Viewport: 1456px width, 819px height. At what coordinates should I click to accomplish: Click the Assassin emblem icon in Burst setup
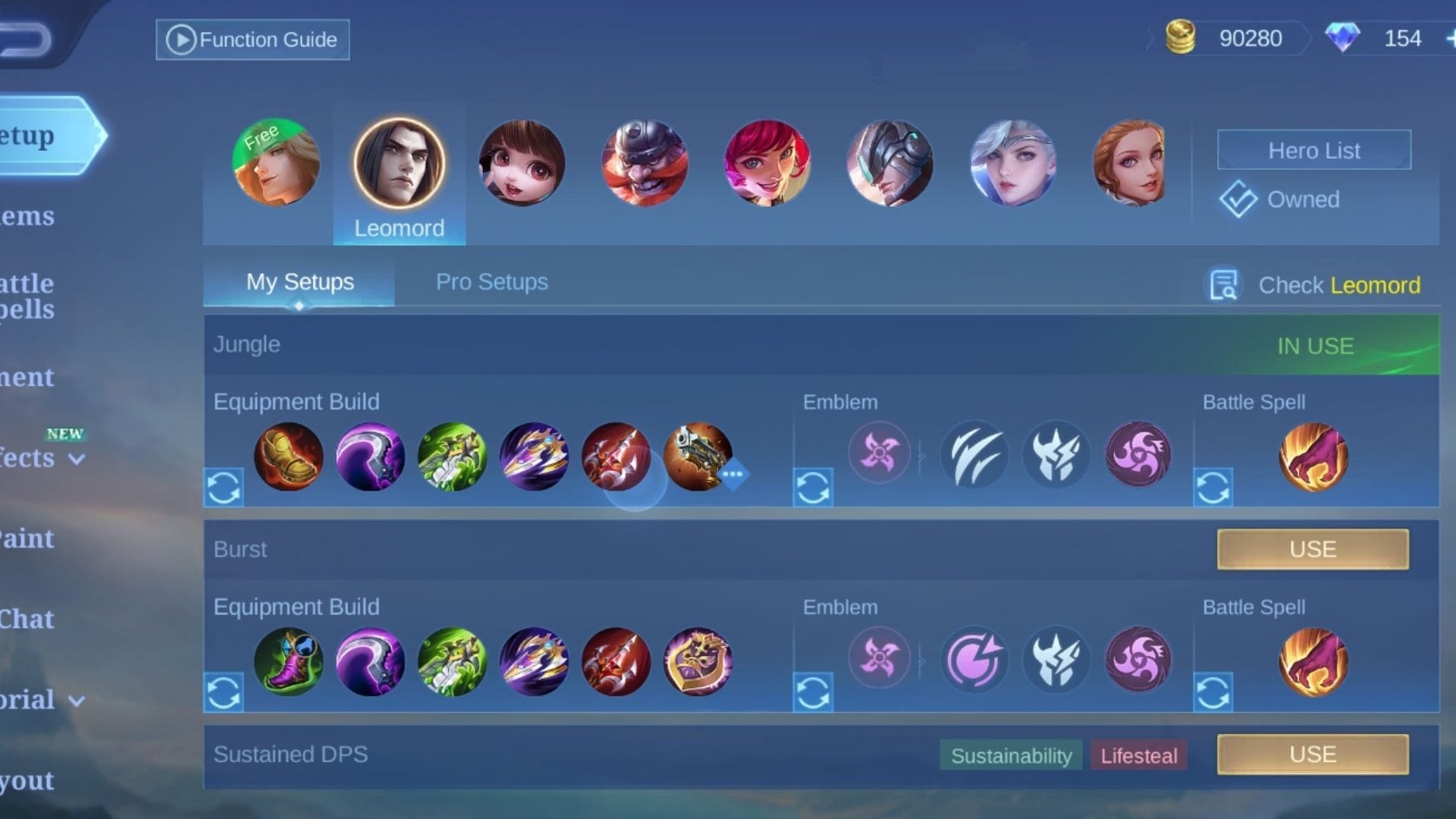pos(878,658)
